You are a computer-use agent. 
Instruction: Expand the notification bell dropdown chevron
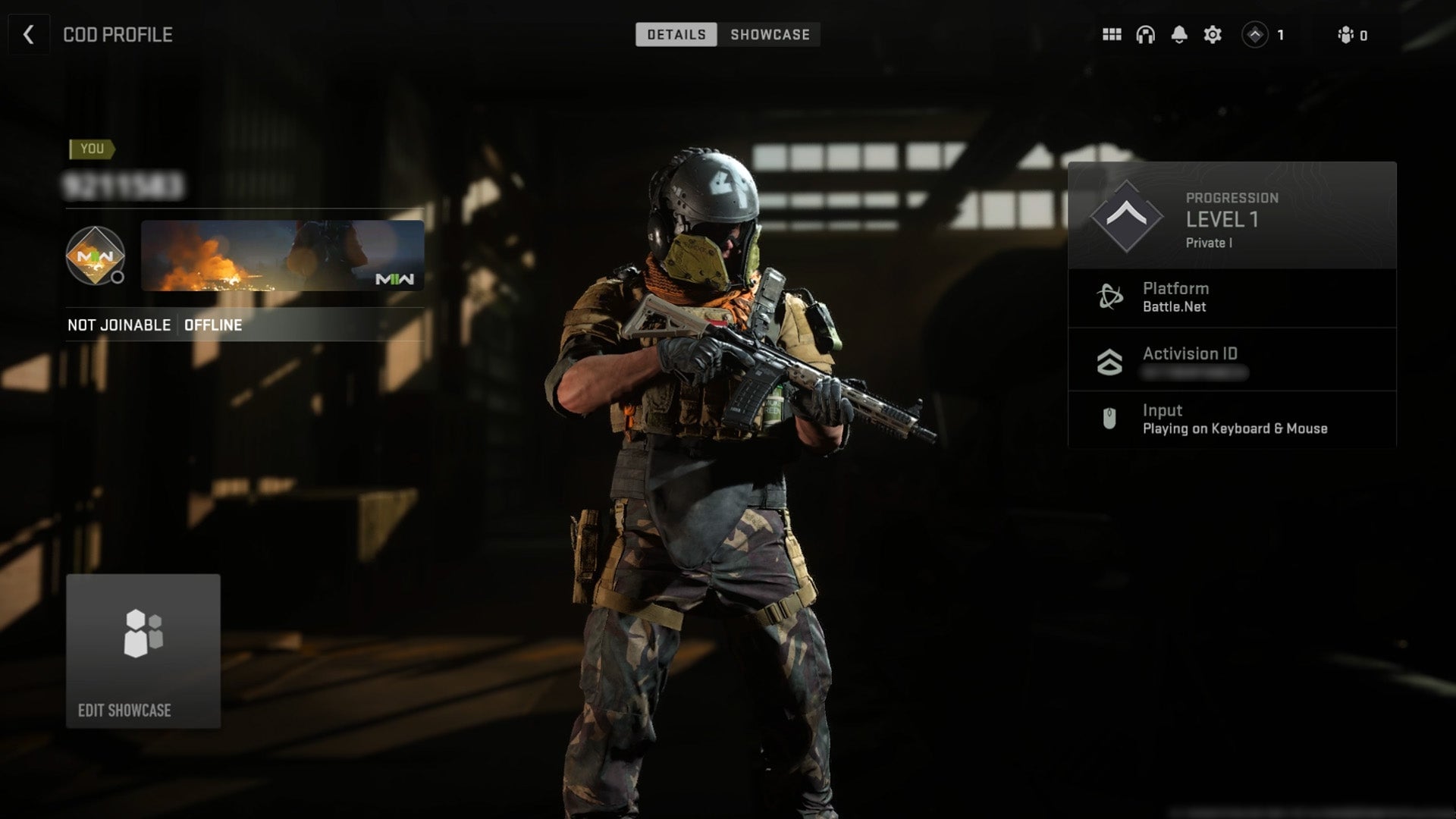pos(1178,44)
